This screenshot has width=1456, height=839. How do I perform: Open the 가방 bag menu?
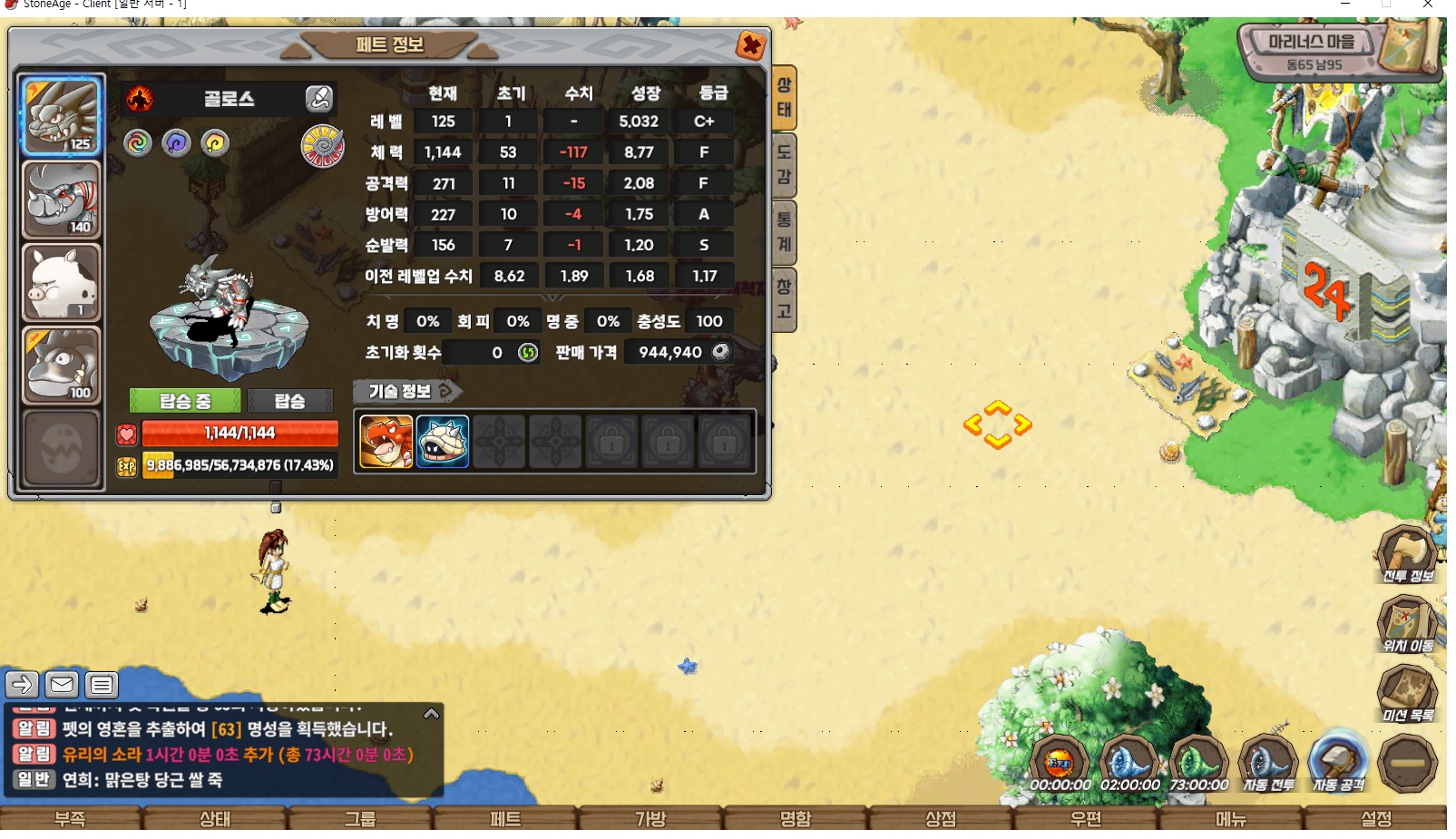650,819
